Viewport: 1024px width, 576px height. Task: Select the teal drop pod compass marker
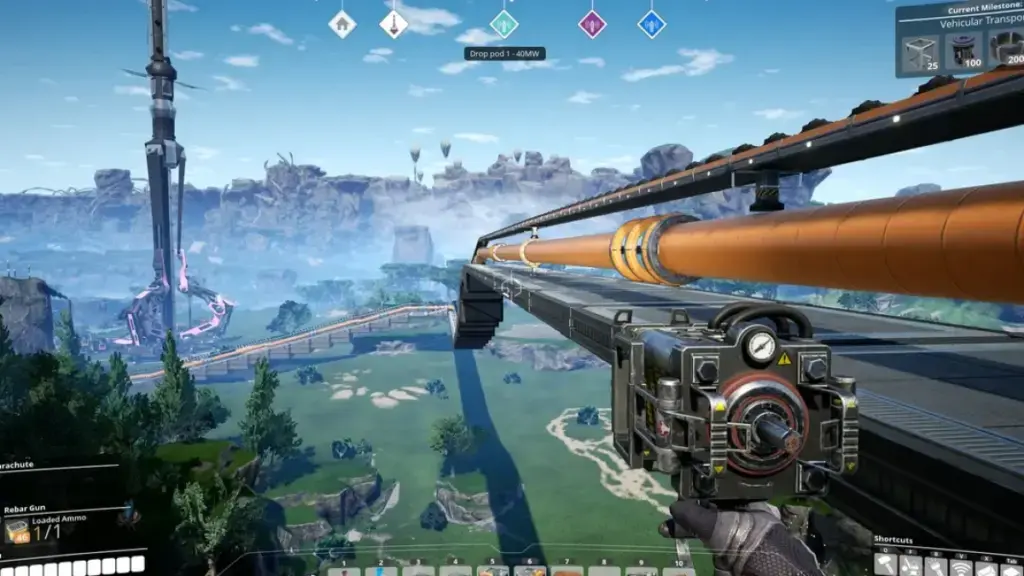504,23
